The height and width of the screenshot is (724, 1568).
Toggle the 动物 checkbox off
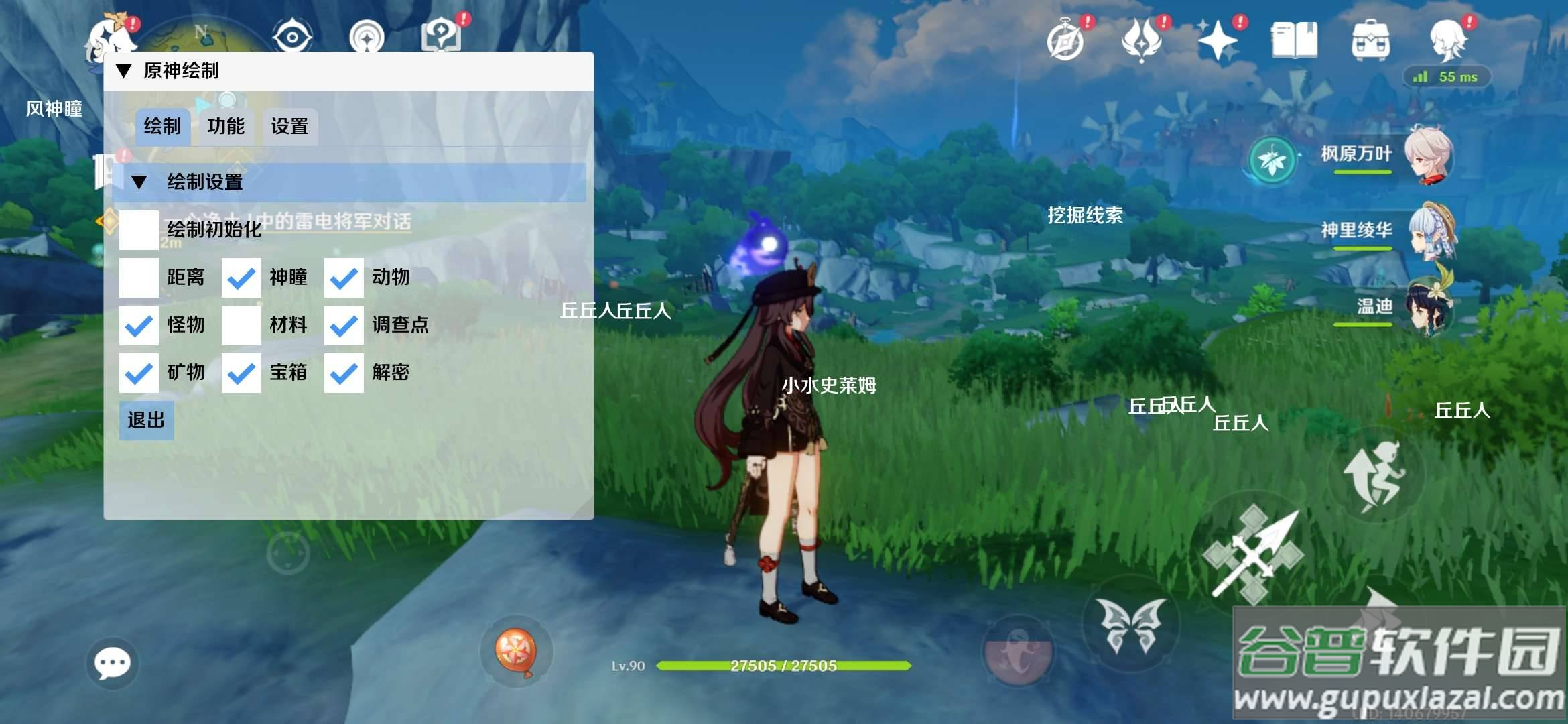coord(344,278)
